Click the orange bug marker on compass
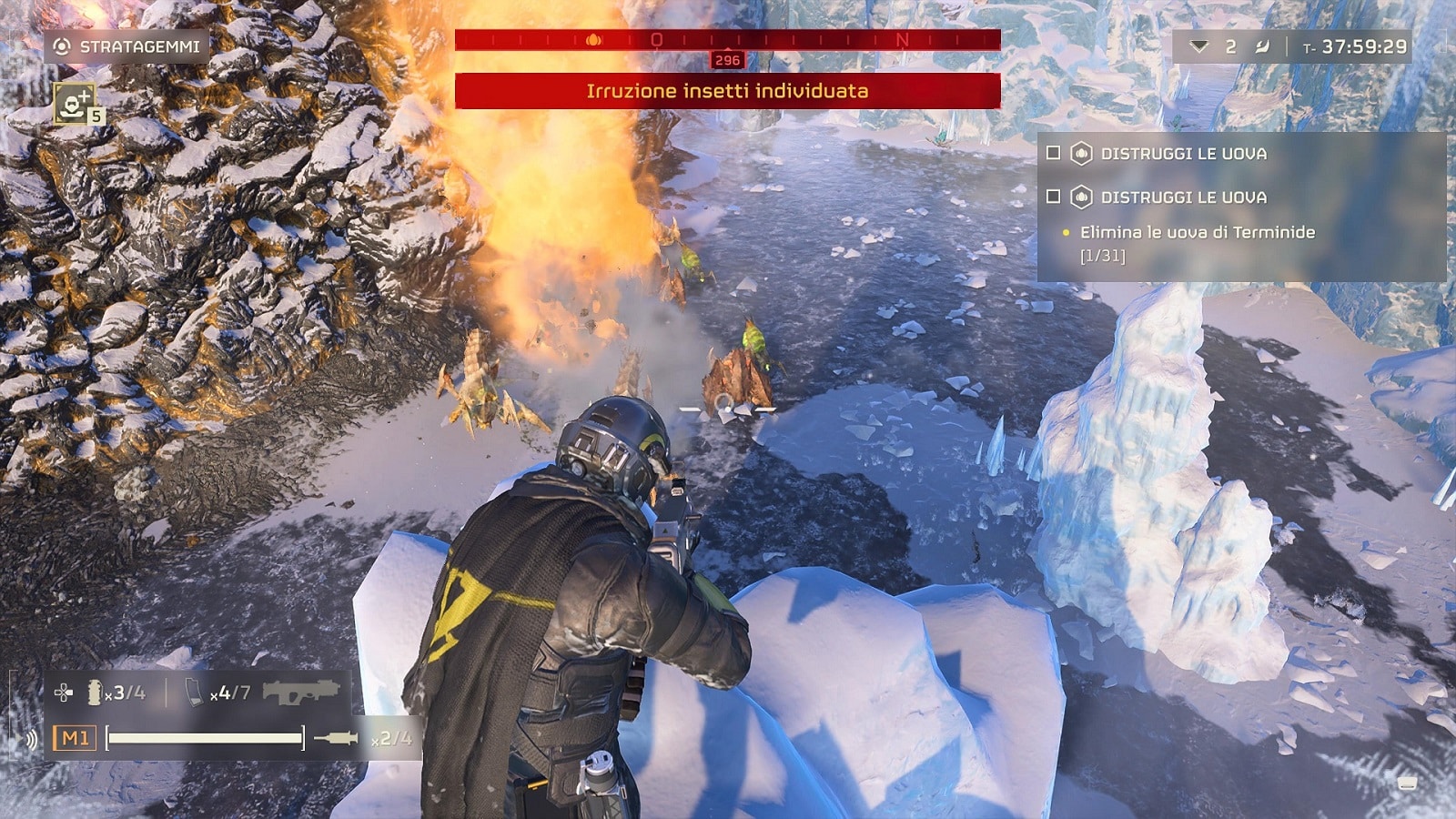Image resolution: width=1456 pixels, height=819 pixels. point(594,39)
